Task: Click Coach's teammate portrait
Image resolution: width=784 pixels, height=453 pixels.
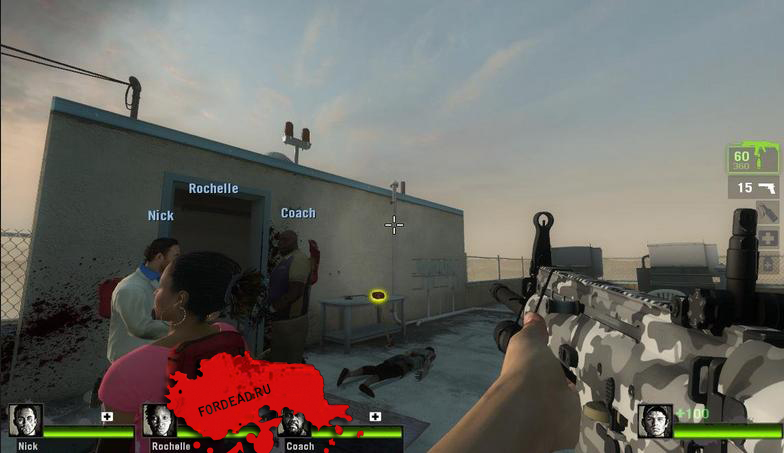Action: click(x=294, y=421)
